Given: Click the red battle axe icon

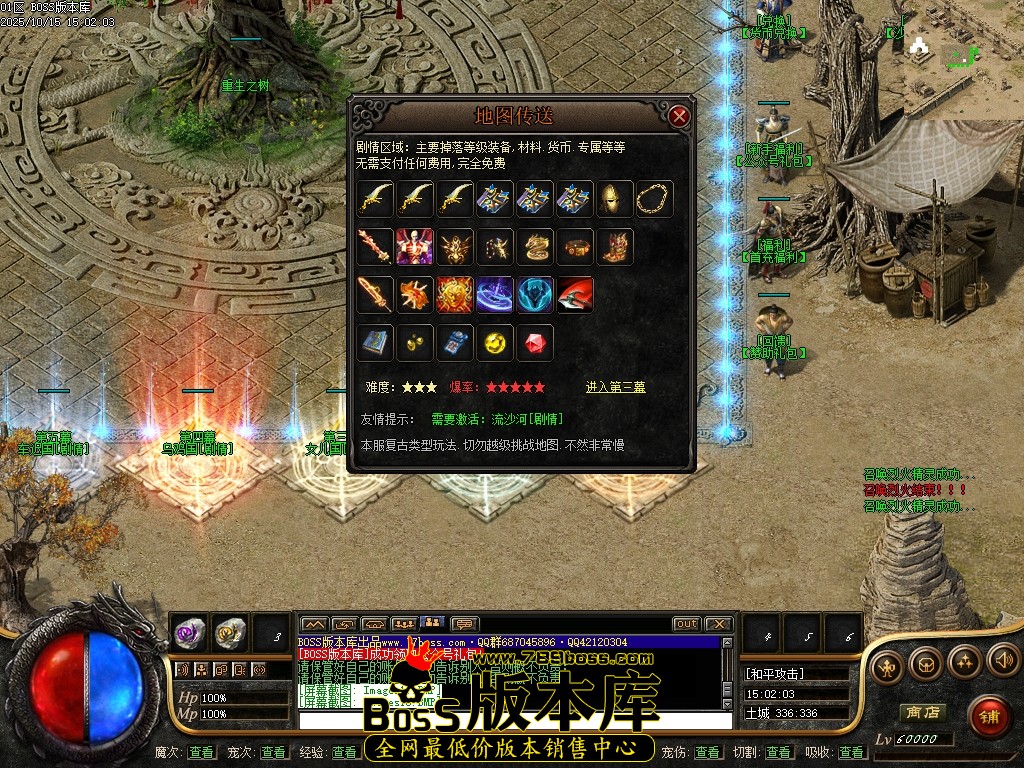Looking at the screenshot, I should click(575, 295).
